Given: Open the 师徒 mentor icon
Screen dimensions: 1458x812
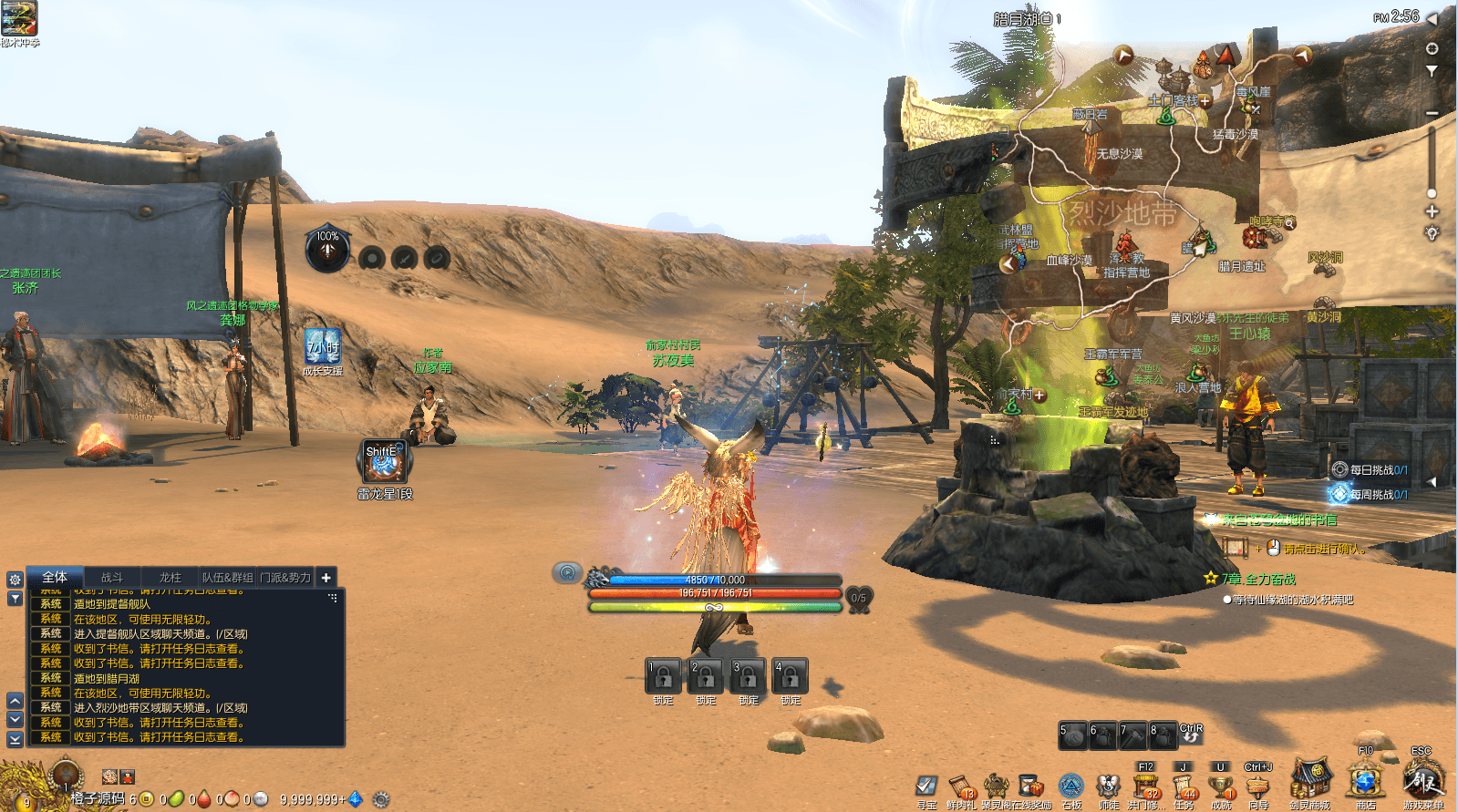Looking at the screenshot, I should 1108,786.
